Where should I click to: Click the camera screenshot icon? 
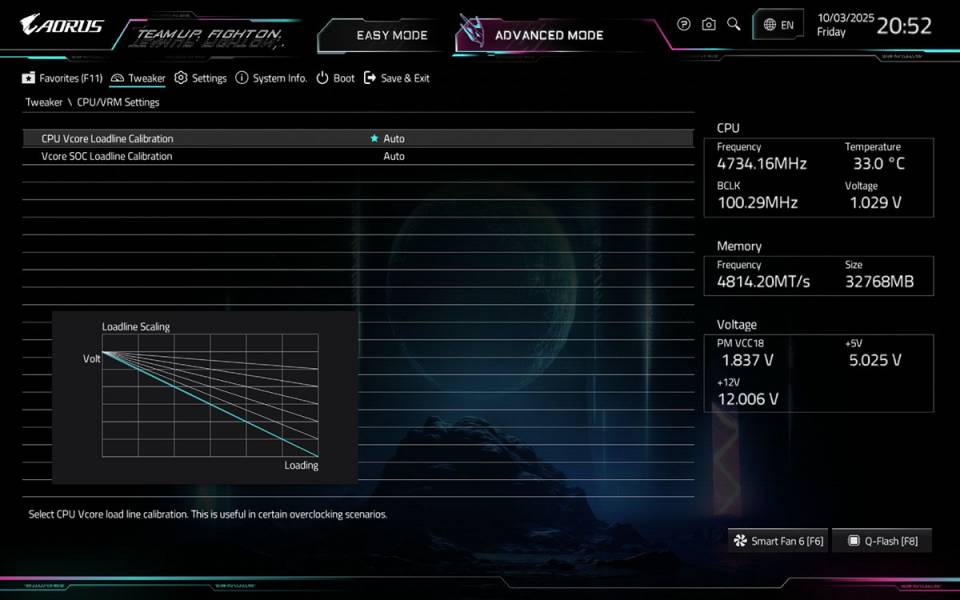click(709, 24)
